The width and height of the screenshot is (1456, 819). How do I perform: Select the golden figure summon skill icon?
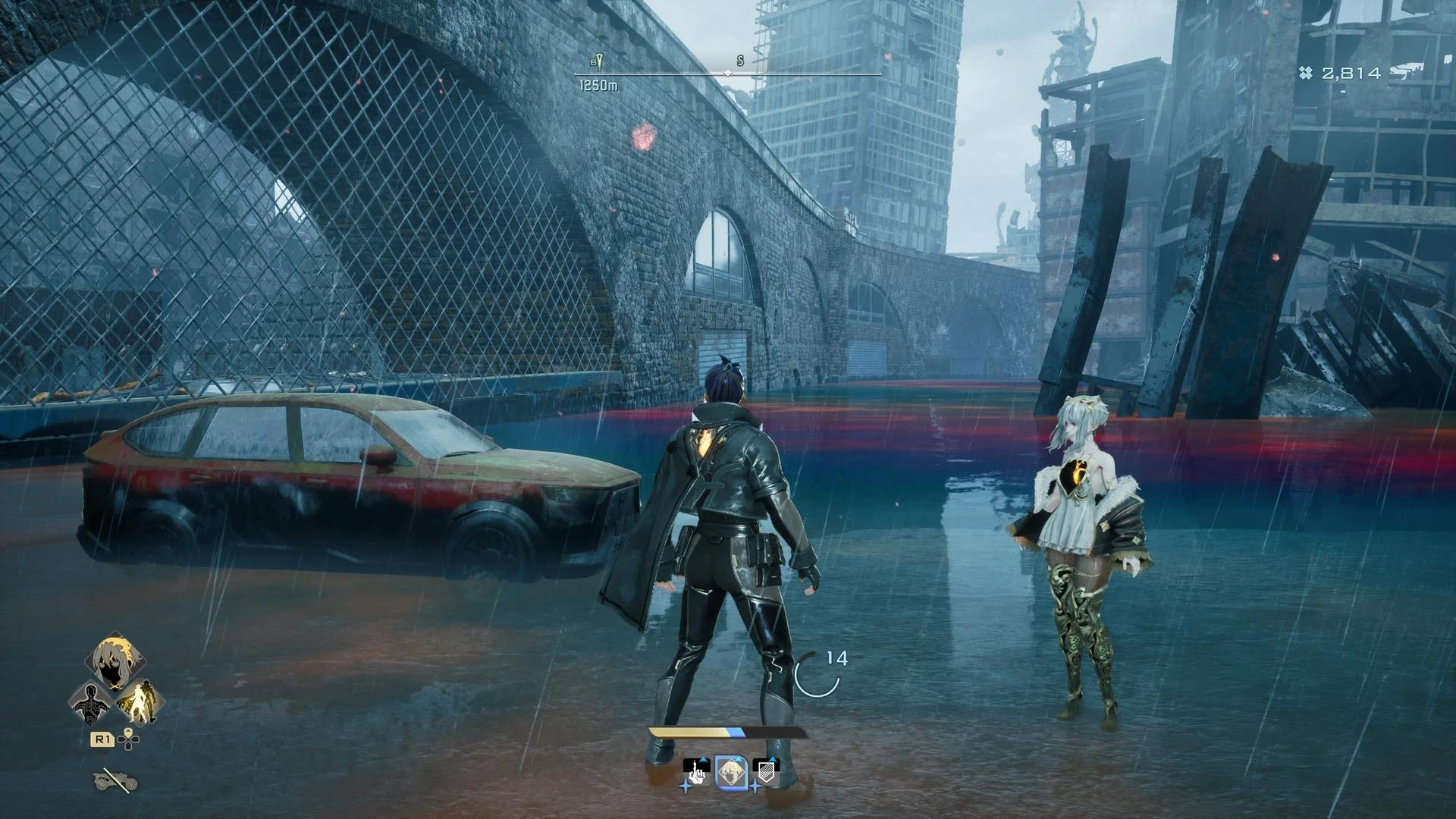(x=139, y=702)
